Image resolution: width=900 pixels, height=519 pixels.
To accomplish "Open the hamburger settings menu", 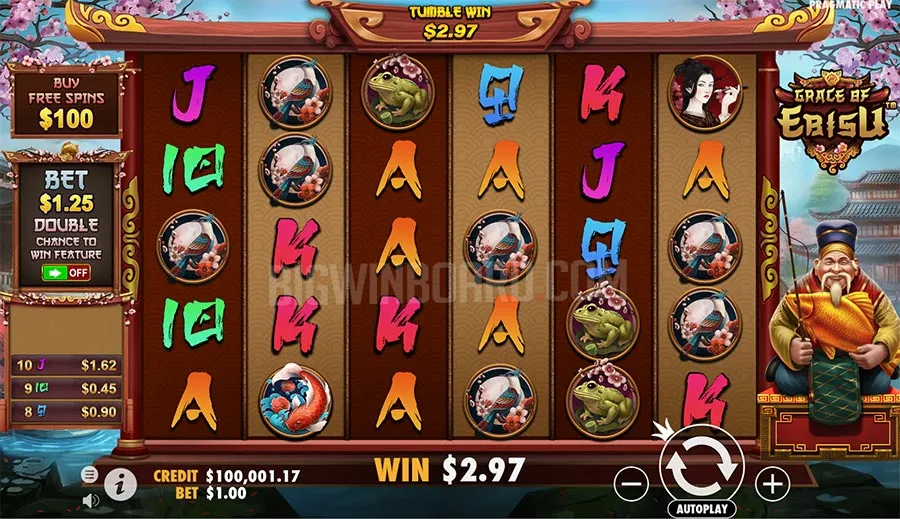I will click(90, 474).
